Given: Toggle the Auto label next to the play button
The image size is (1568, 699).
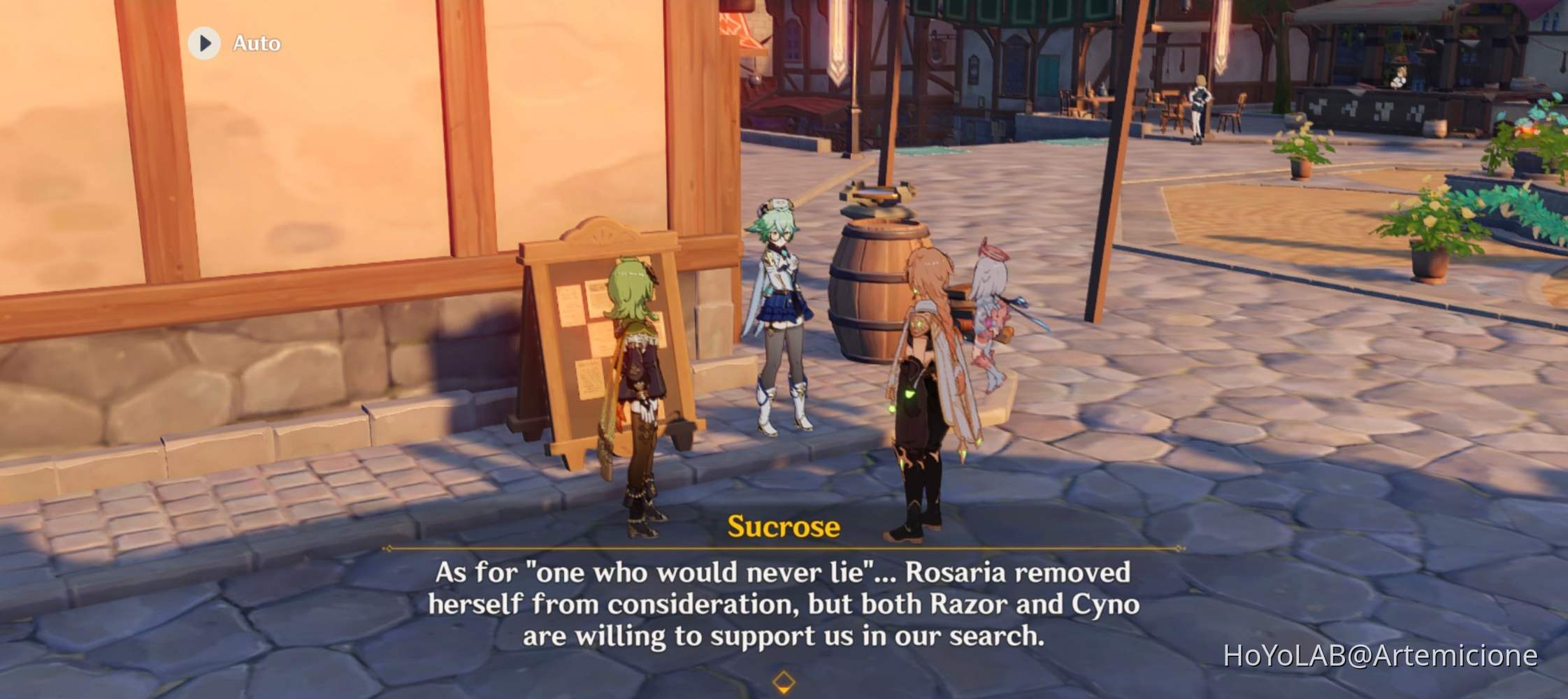Looking at the screenshot, I should click(254, 43).
